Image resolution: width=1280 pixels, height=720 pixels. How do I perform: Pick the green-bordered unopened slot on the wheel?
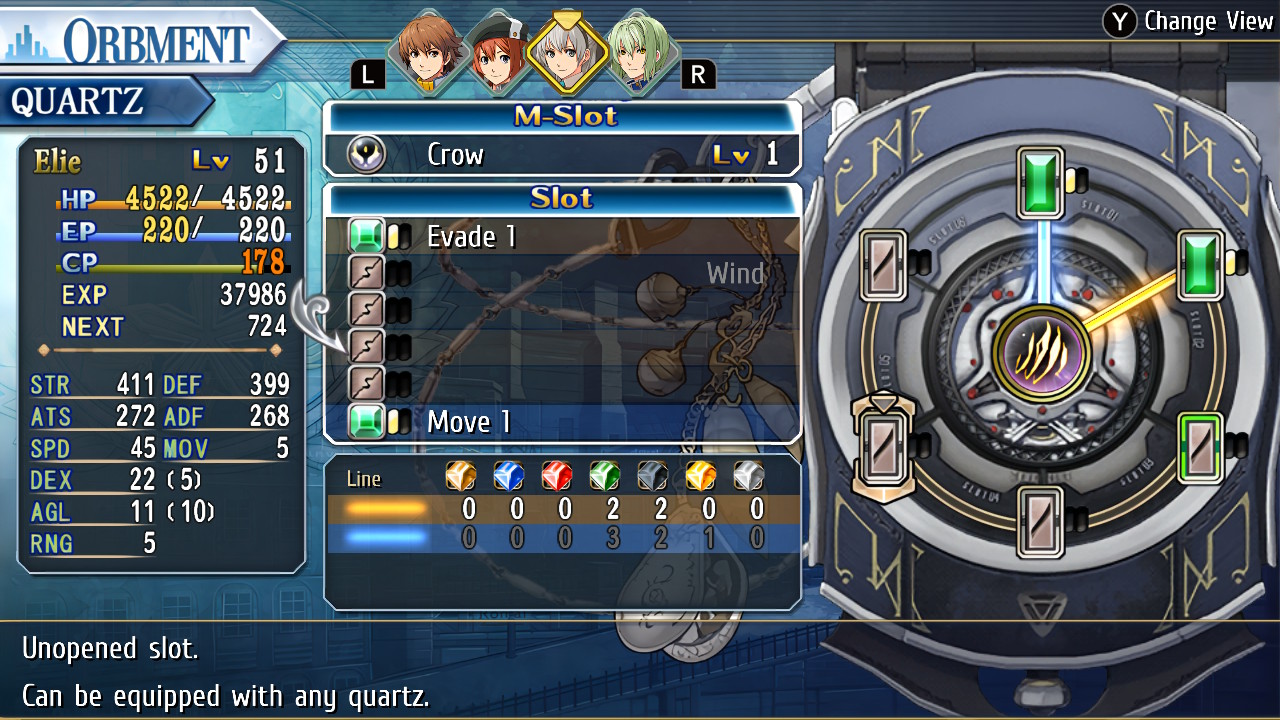click(1198, 447)
